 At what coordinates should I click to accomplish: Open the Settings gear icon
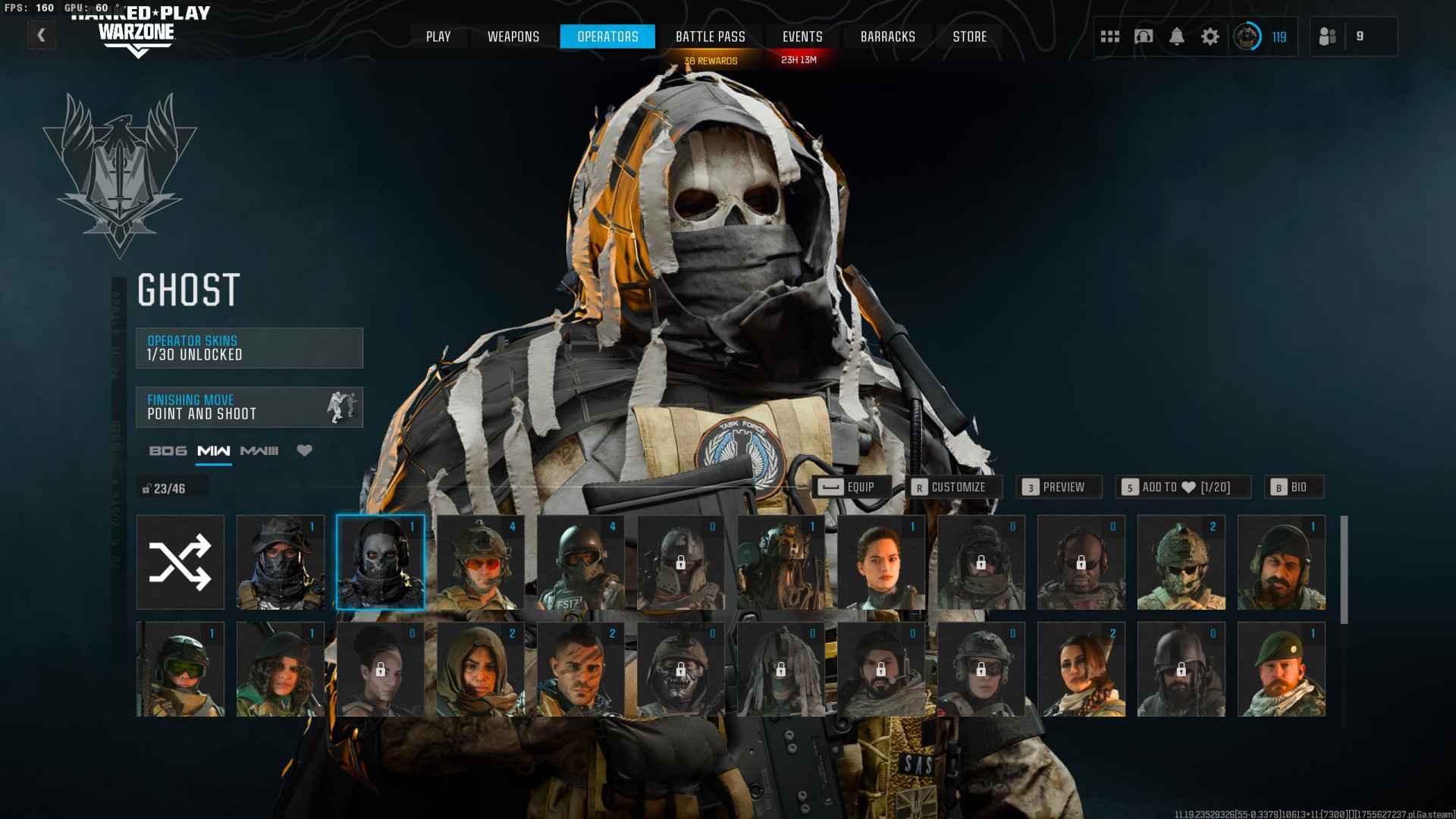click(x=1211, y=36)
